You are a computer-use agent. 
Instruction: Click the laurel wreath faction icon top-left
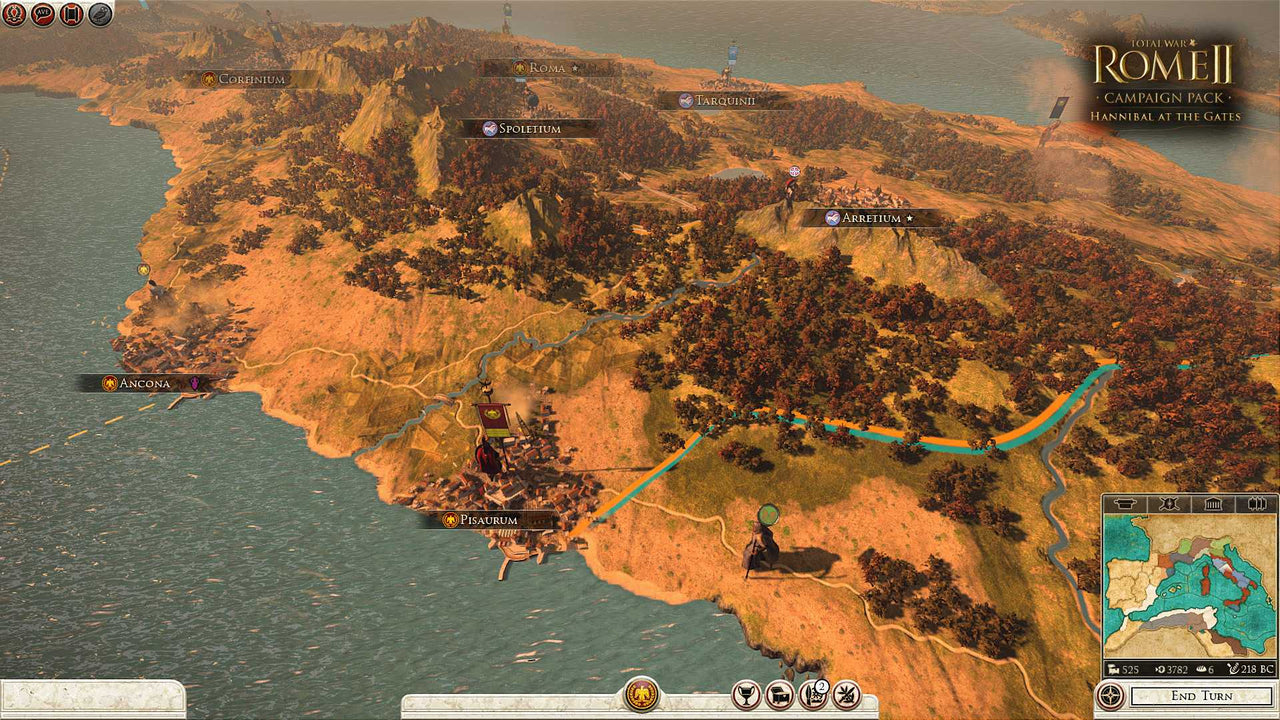coord(13,15)
